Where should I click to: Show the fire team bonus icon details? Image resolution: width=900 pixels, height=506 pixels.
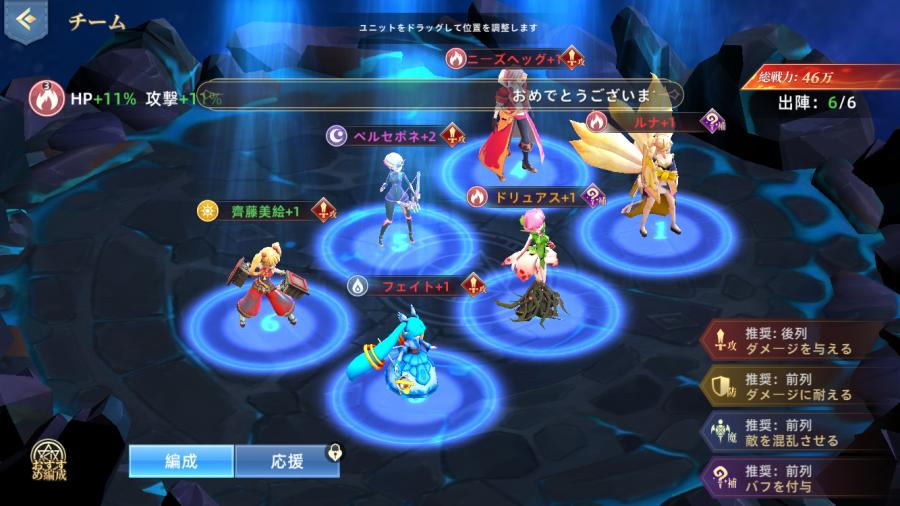(x=44, y=98)
